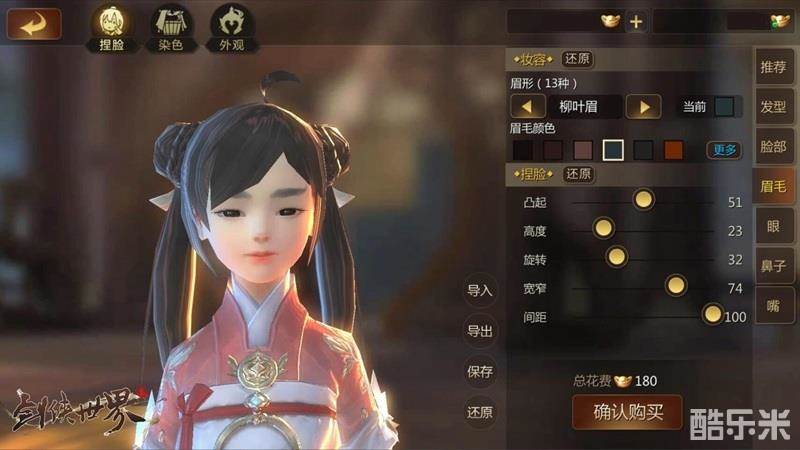Select the next eyebrow shape arrow
This screenshot has height=450, width=800.
644,106
